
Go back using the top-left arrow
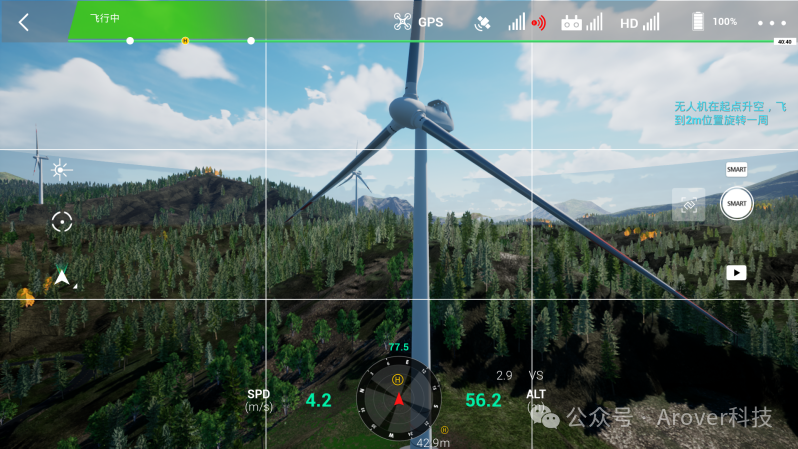pos(24,22)
